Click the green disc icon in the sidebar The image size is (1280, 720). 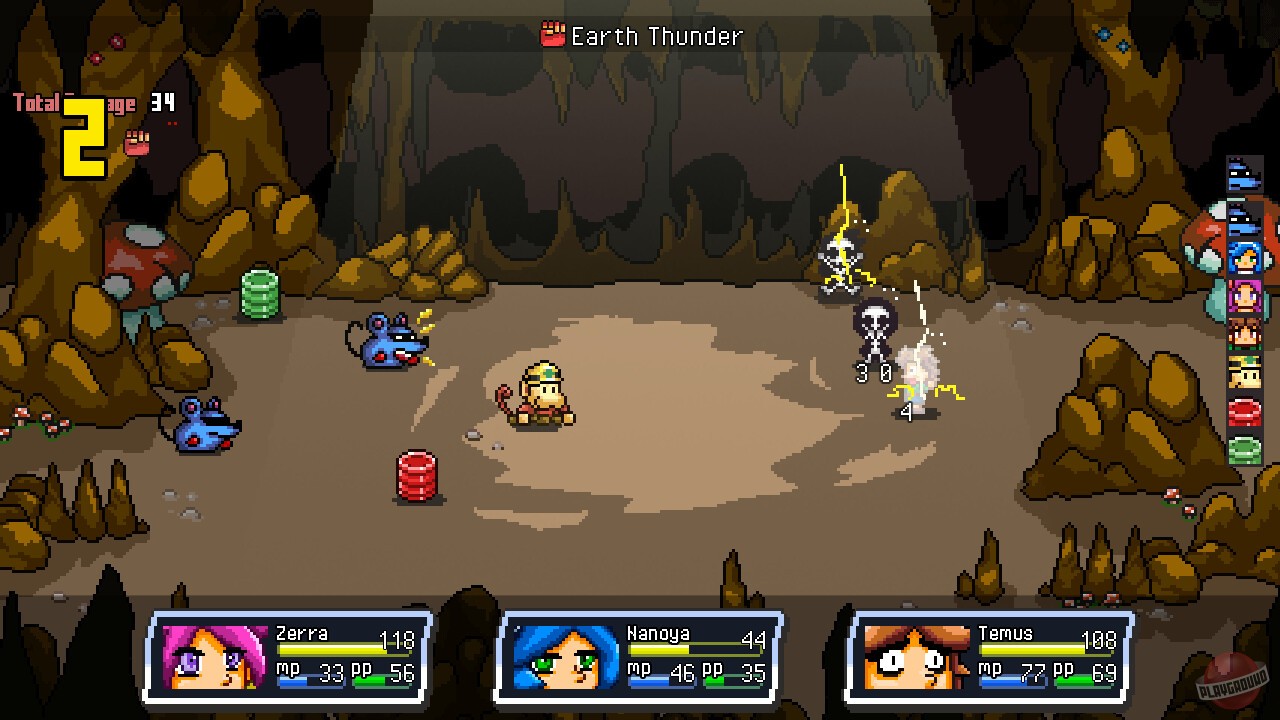1244,447
